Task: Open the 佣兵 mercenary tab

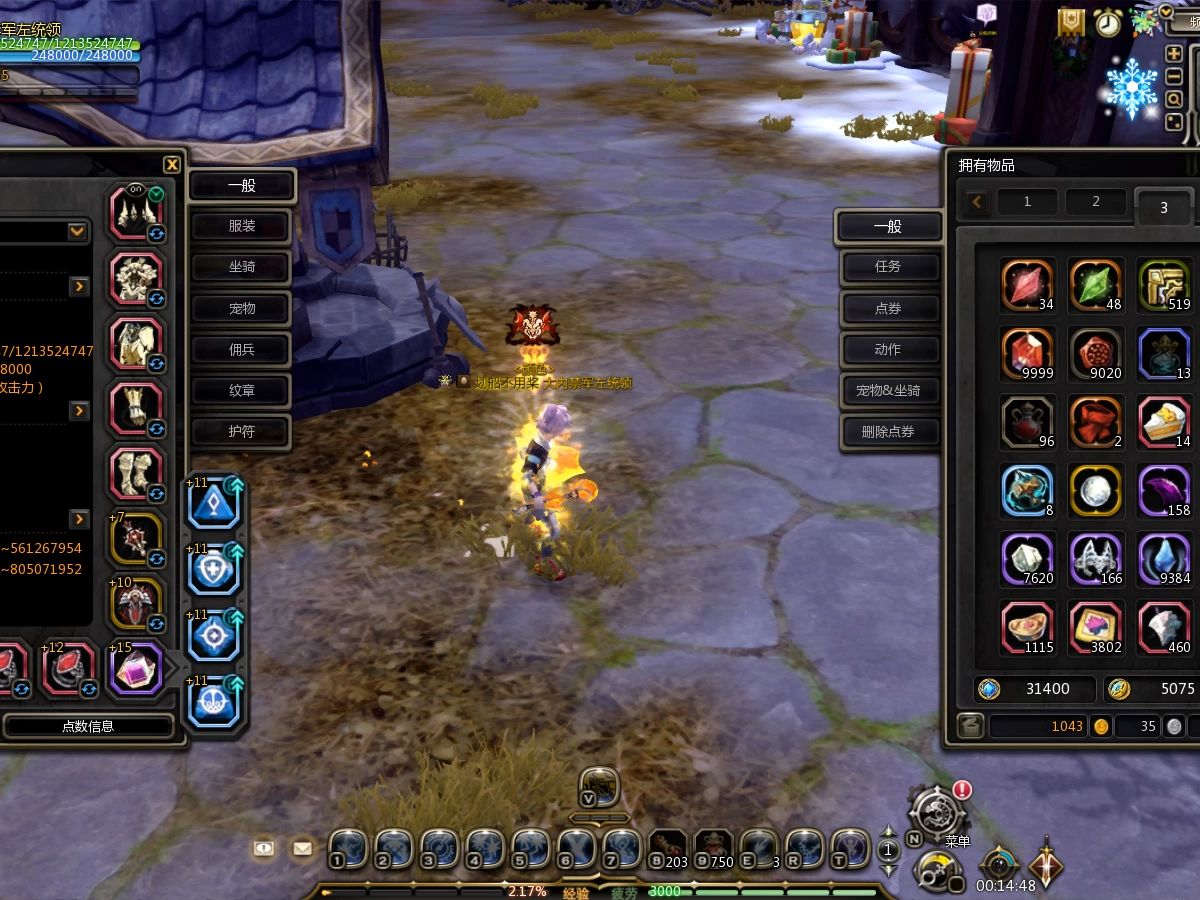Action: 241,349
